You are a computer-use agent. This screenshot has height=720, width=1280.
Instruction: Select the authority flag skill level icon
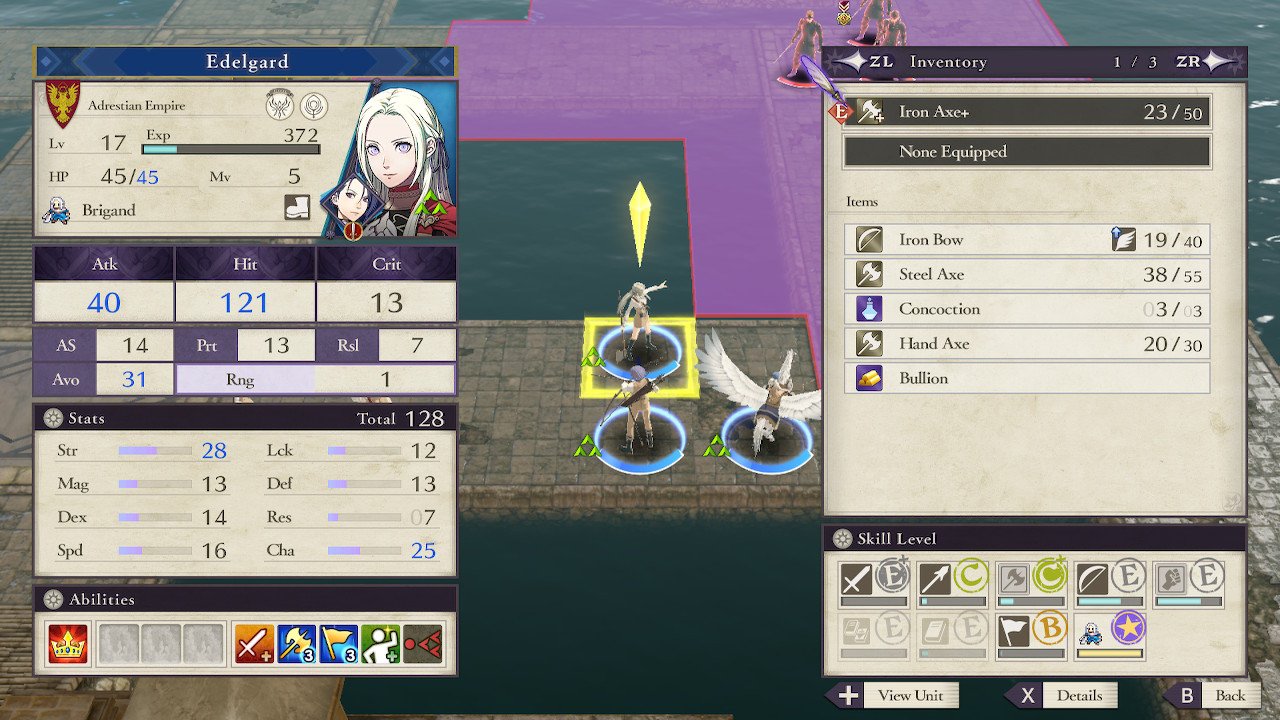pyautogui.click(x=1014, y=631)
